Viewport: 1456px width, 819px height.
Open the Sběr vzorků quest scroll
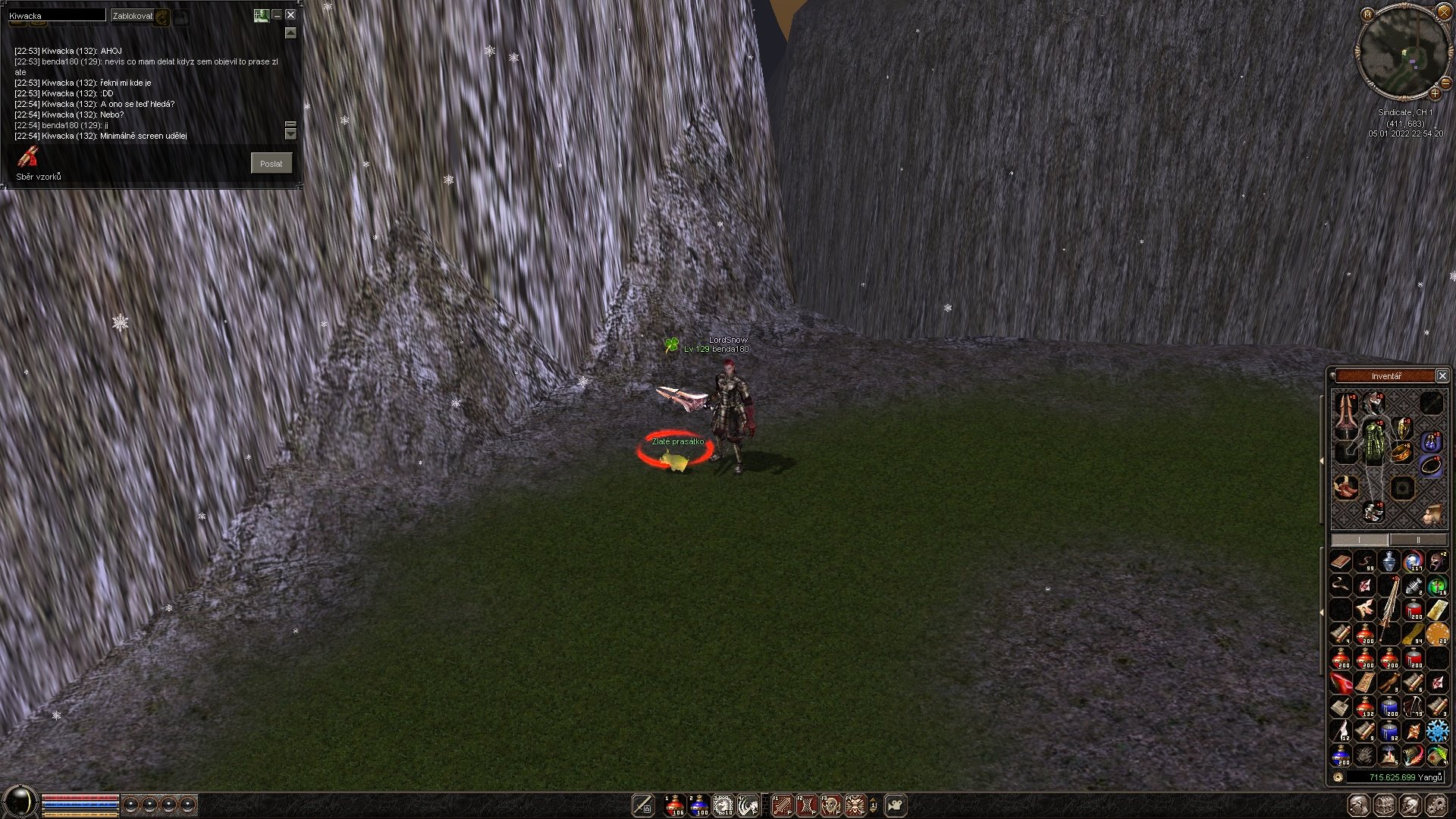(29, 158)
